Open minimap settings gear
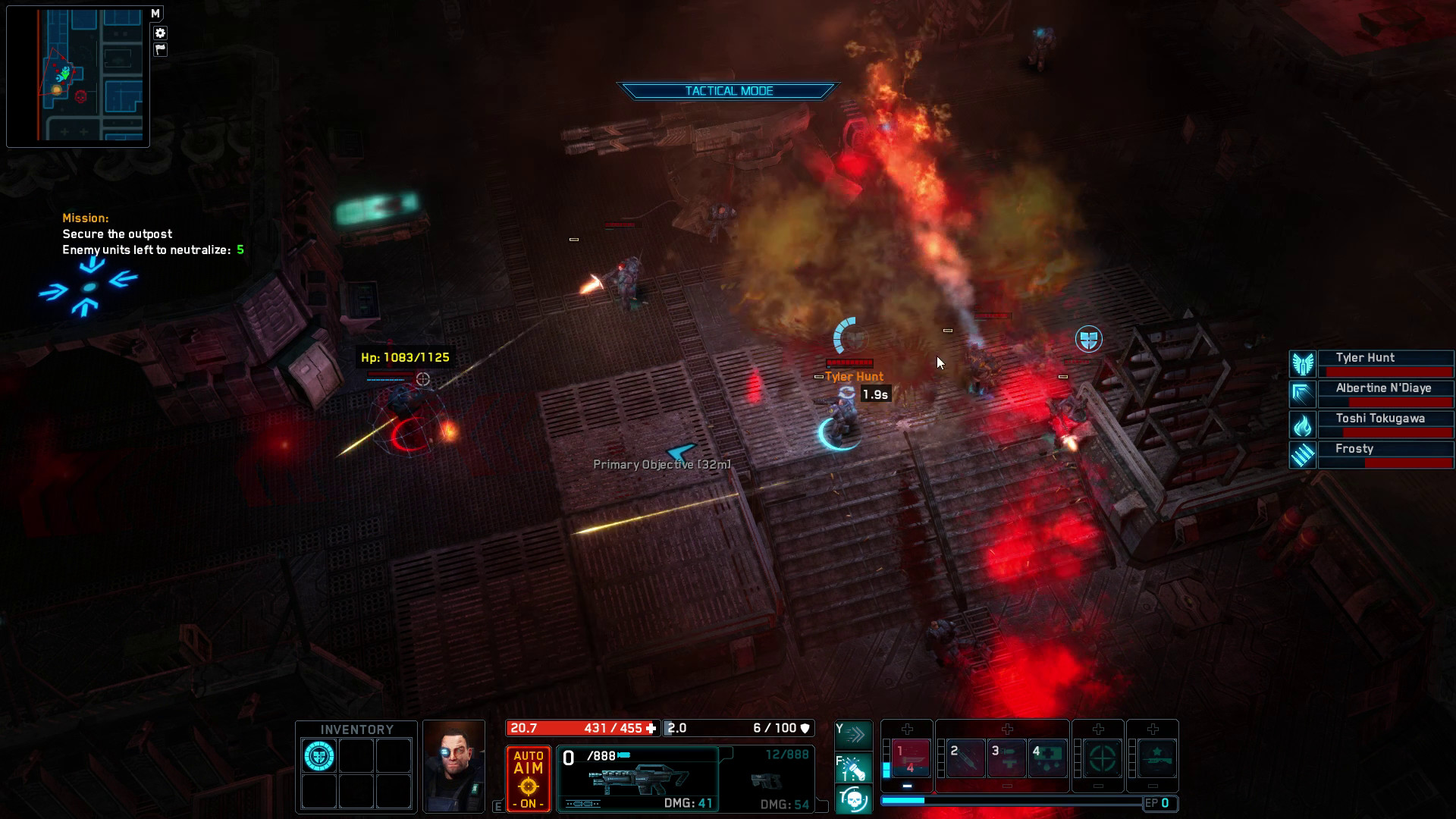The height and width of the screenshot is (819, 1456). pyautogui.click(x=160, y=33)
